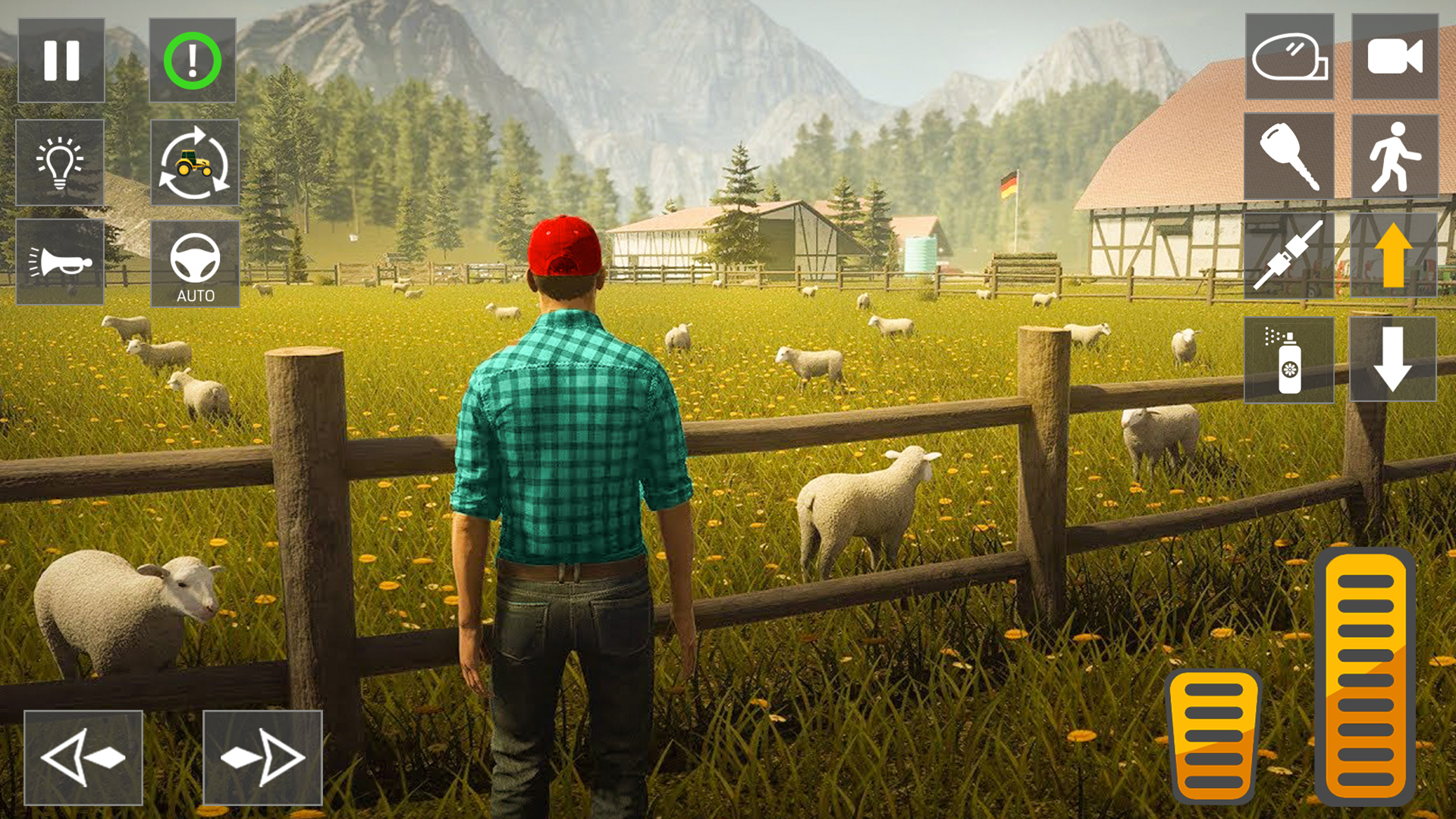Shift down using the white down arrow
The width and height of the screenshot is (1456, 819).
(1395, 361)
